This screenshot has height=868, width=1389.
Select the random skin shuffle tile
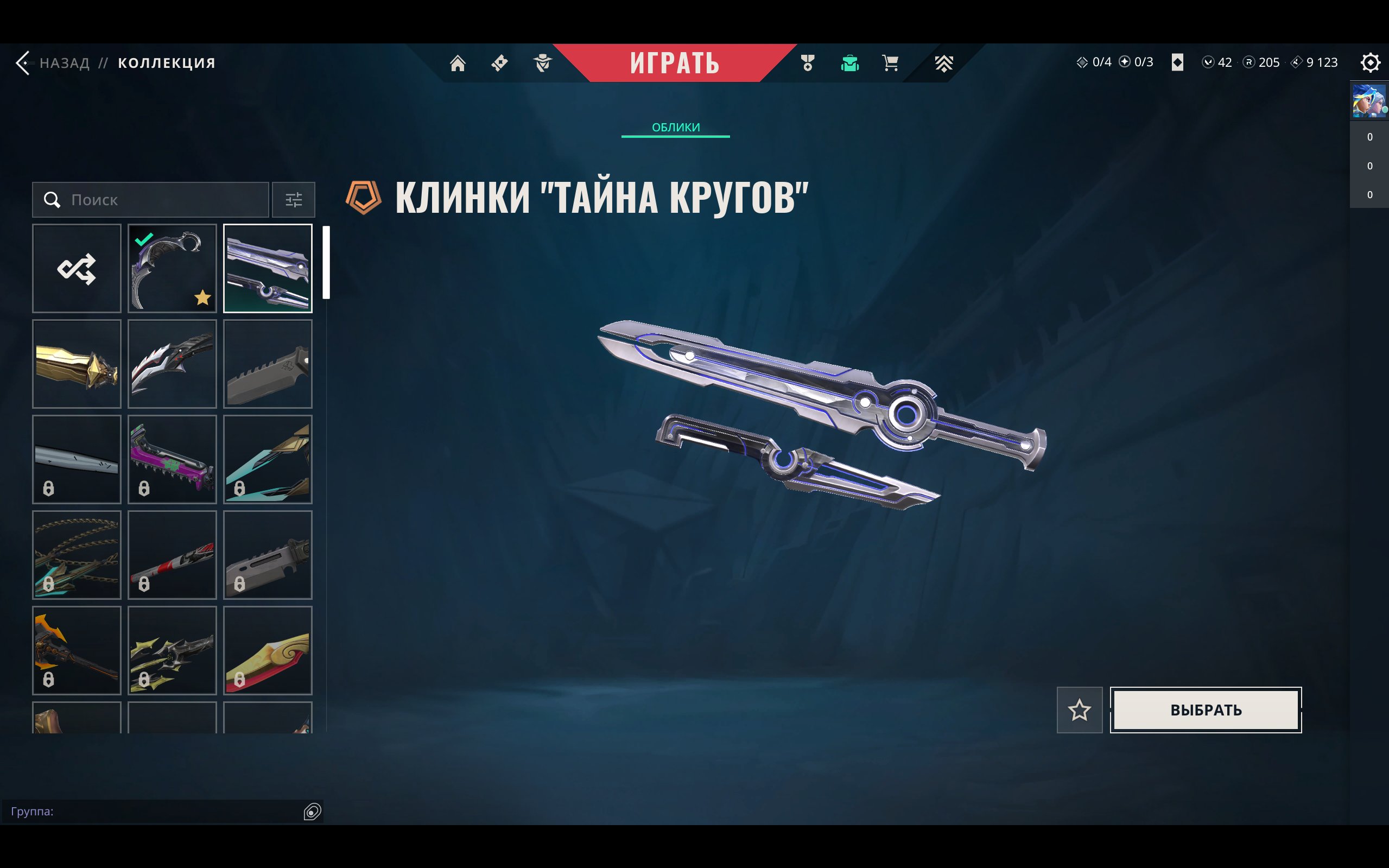click(x=77, y=268)
